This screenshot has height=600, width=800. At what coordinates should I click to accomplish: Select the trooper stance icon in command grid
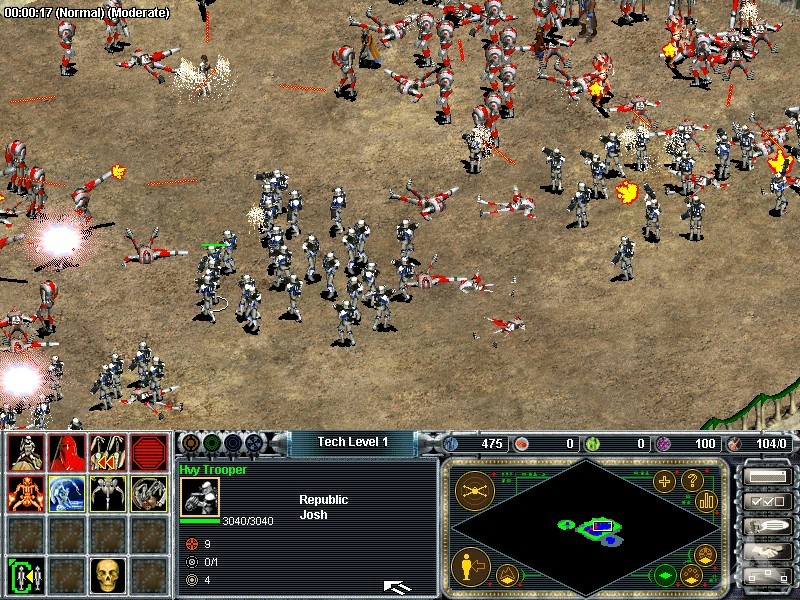point(24,454)
